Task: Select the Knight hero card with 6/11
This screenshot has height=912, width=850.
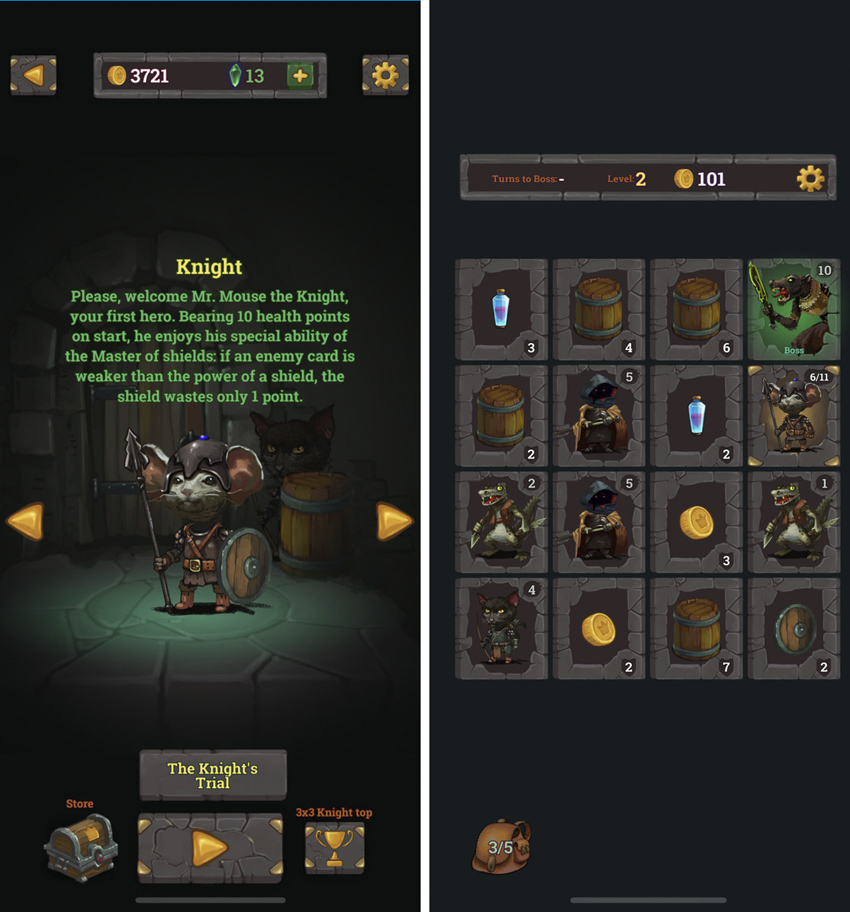Action: coord(794,416)
